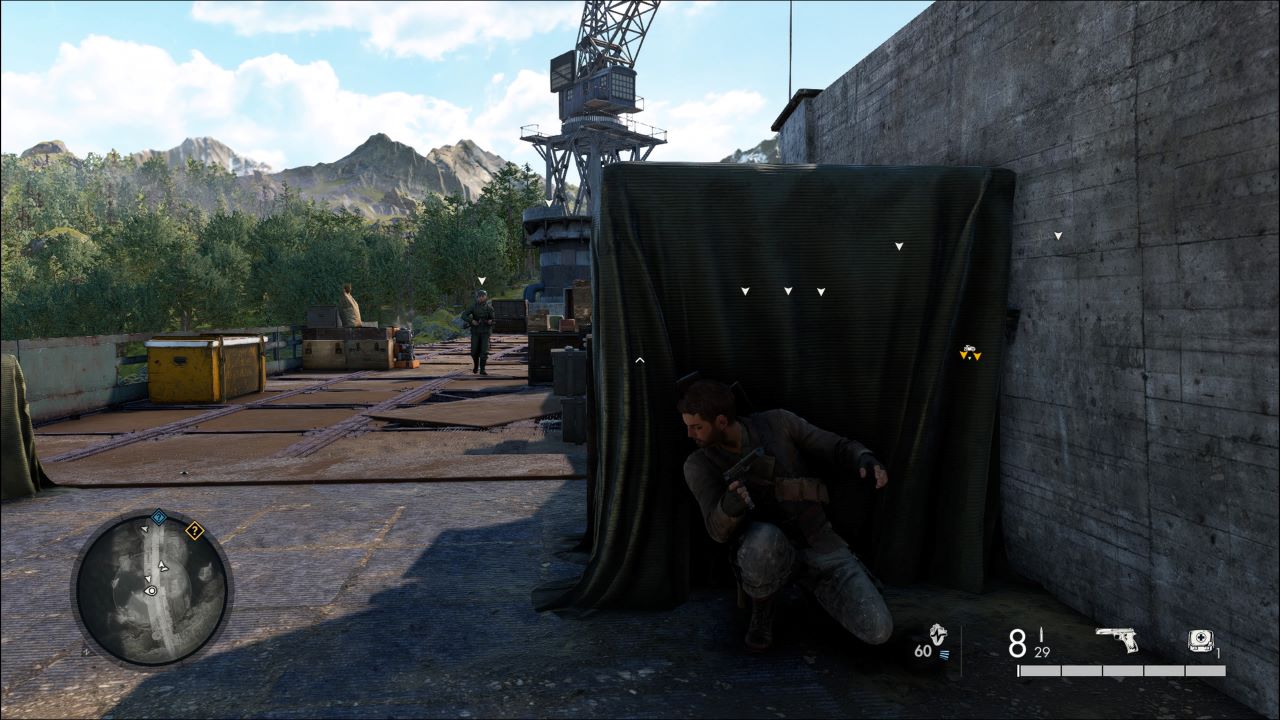The height and width of the screenshot is (720, 1280).
Task: Click the yellow tagged vehicle marker
Action: tap(969, 352)
